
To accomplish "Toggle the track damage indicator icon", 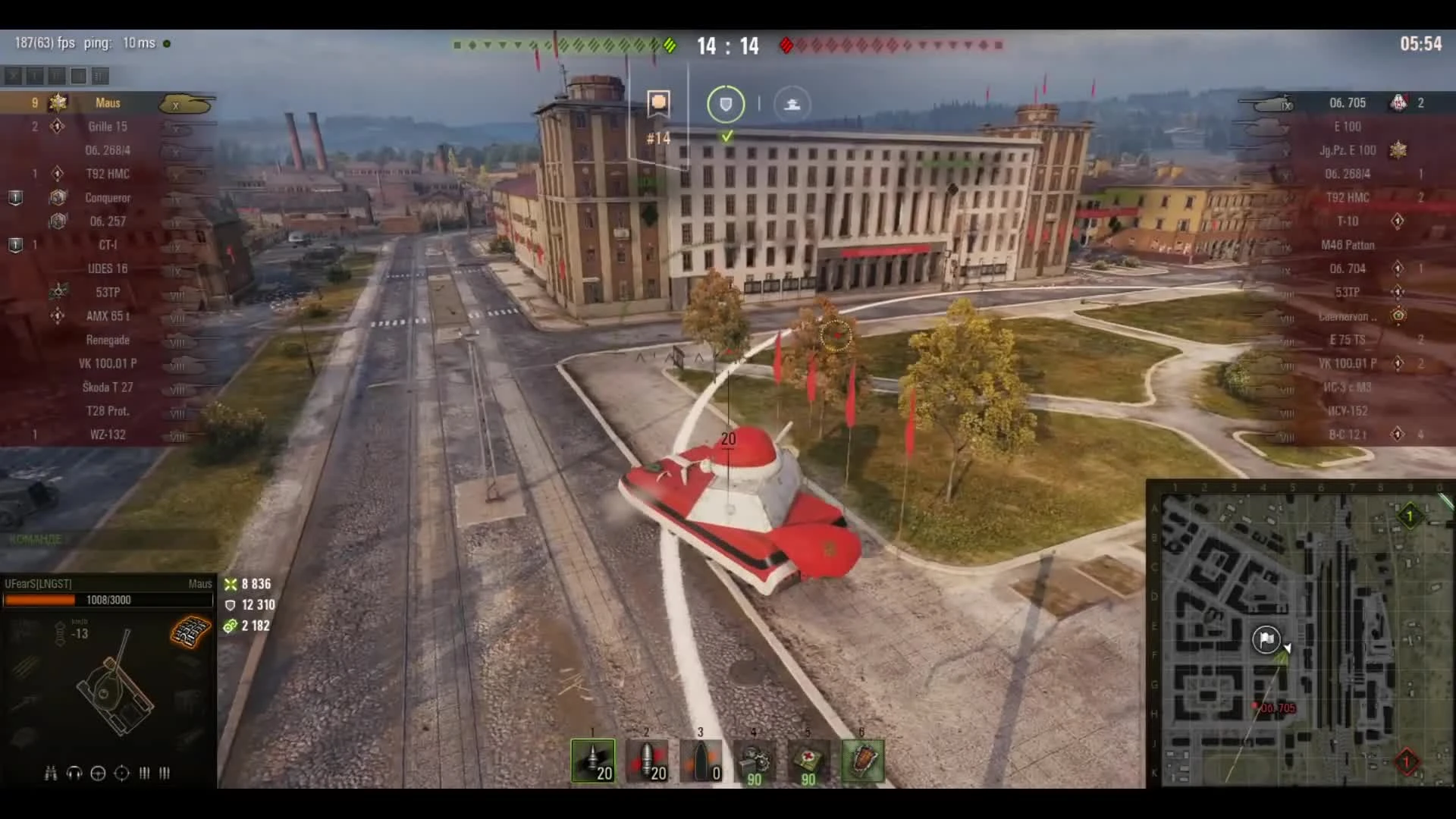I will point(144,773).
